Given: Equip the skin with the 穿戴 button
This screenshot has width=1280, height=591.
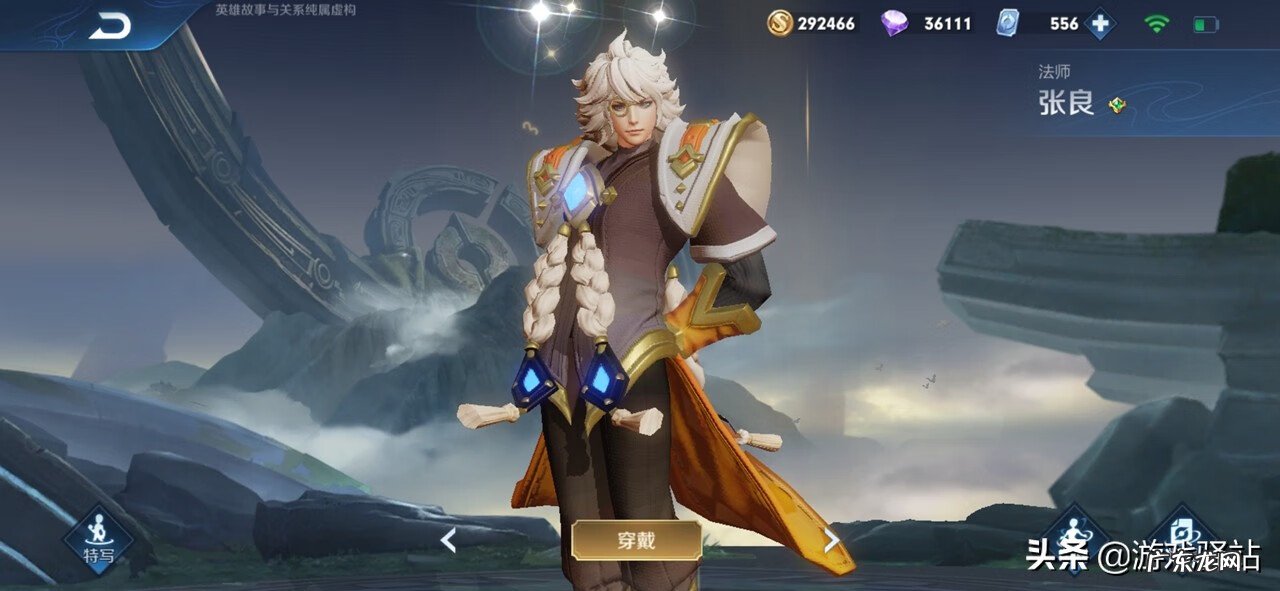Looking at the screenshot, I should (x=636, y=541).
